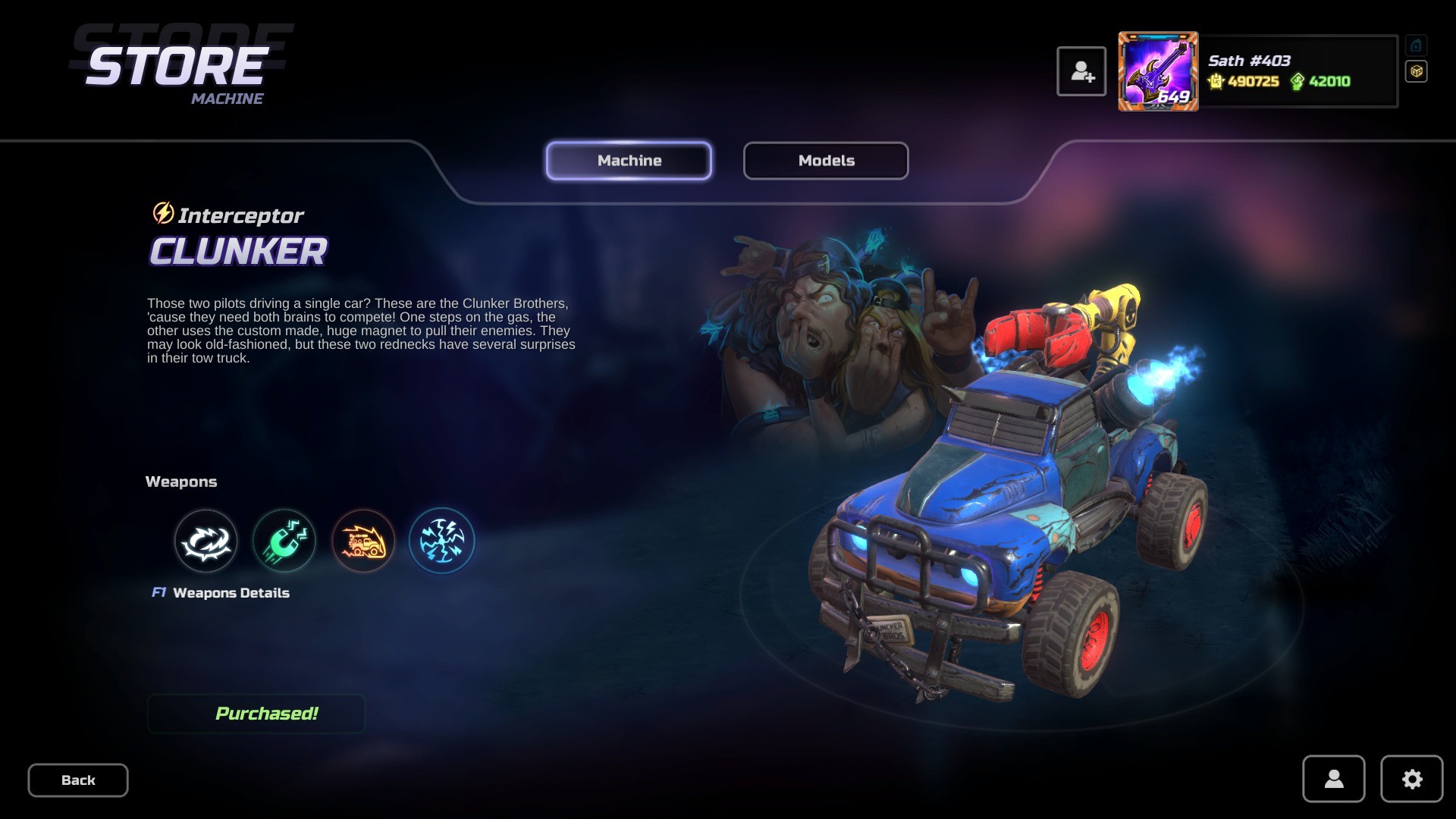The width and height of the screenshot is (1456, 819).
Task: Select the saw blade weapon icon
Action: pos(206,540)
